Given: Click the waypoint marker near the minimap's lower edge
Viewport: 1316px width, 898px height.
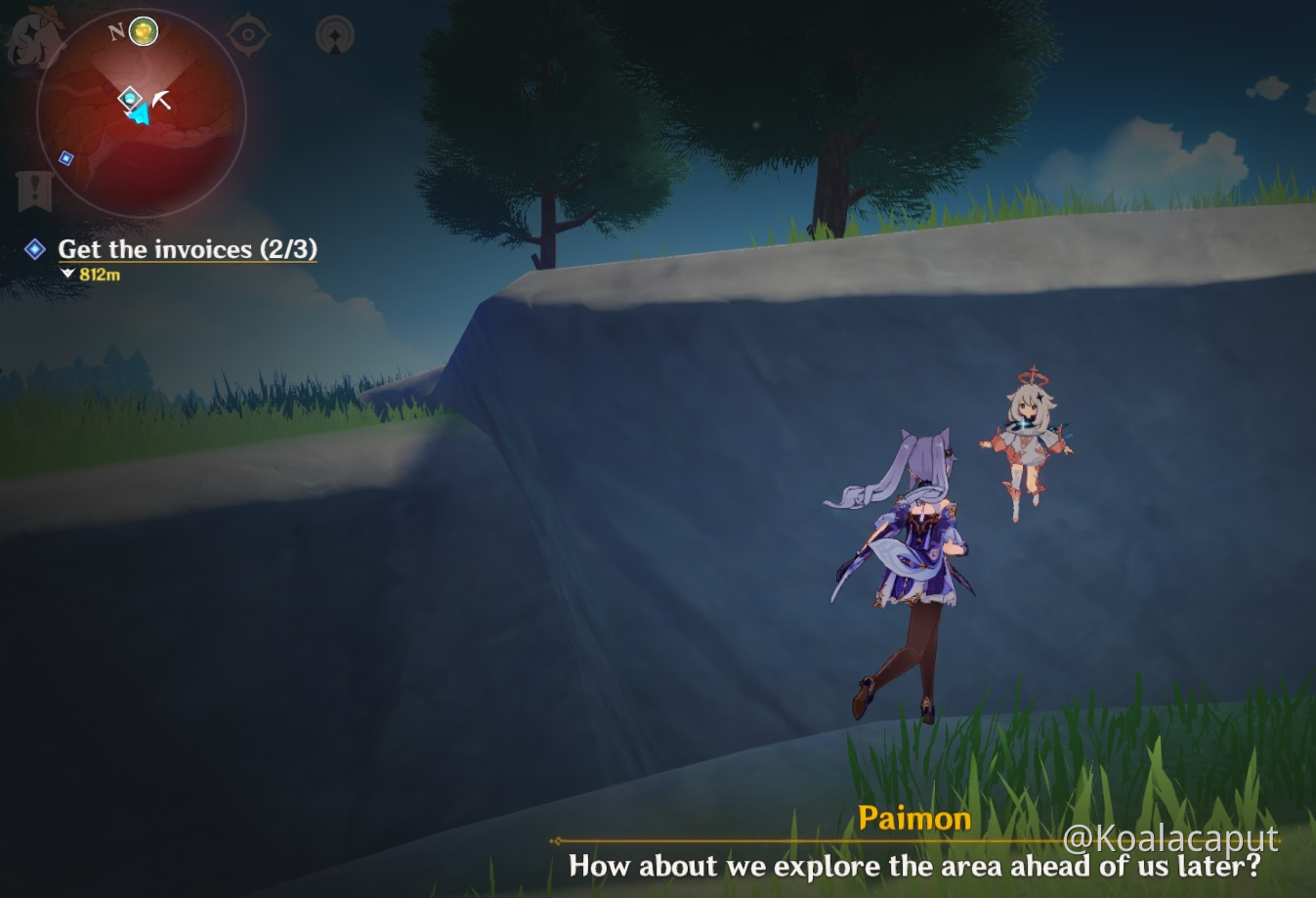Looking at the screenshot, I should tap(65, 157).
